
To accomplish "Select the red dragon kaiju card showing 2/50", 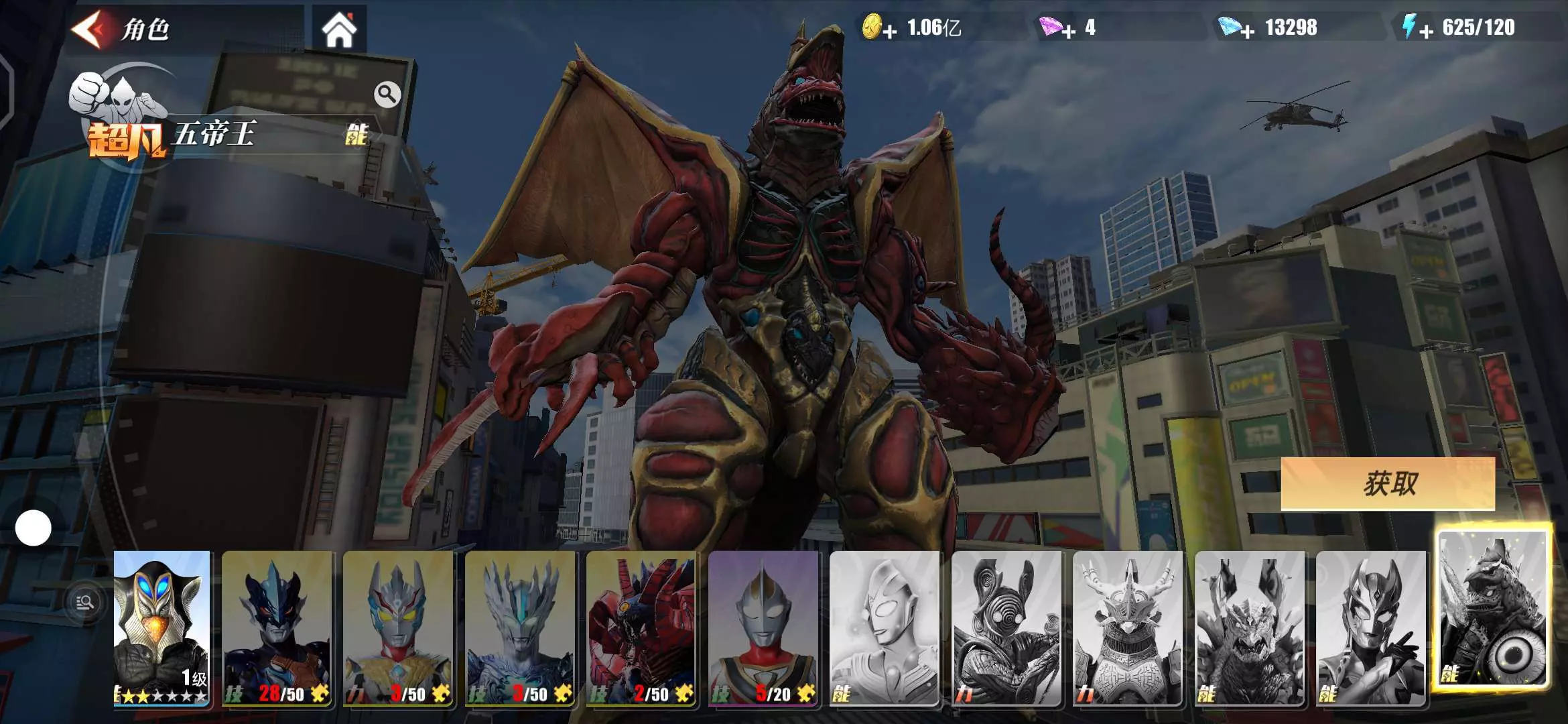I will point(641,627).
